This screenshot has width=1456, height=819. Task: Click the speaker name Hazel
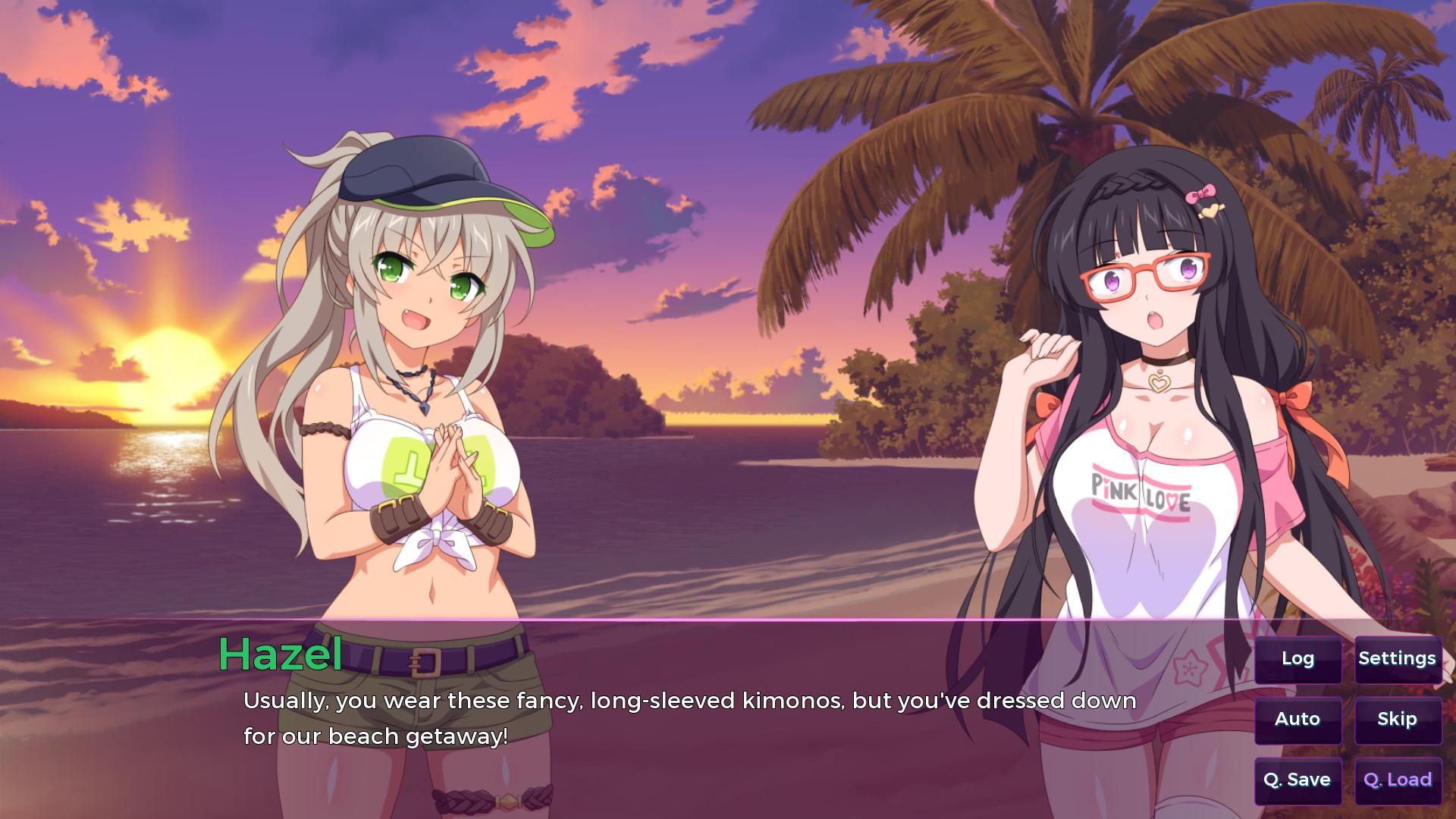[x=281, y=654]
